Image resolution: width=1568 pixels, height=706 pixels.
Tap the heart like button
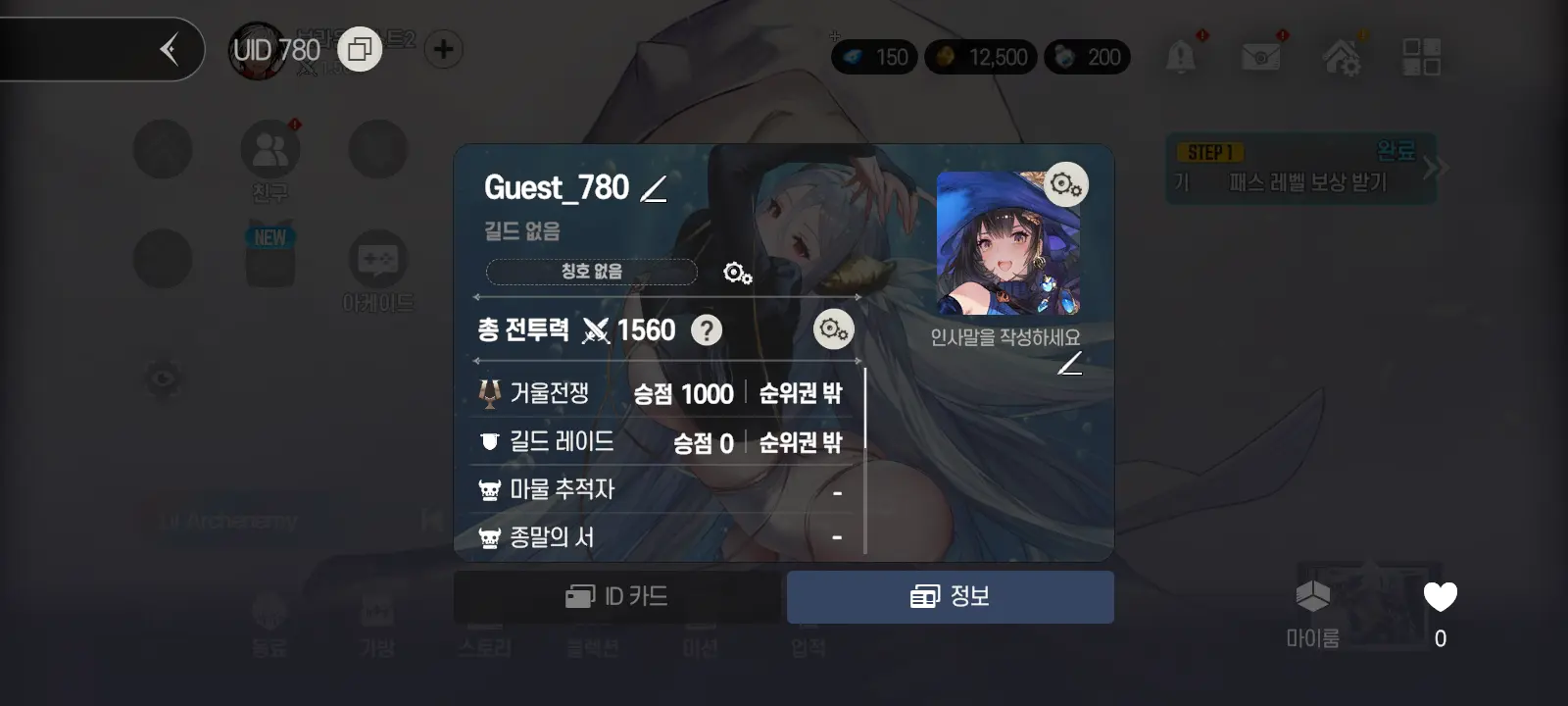pos(1440,597)
